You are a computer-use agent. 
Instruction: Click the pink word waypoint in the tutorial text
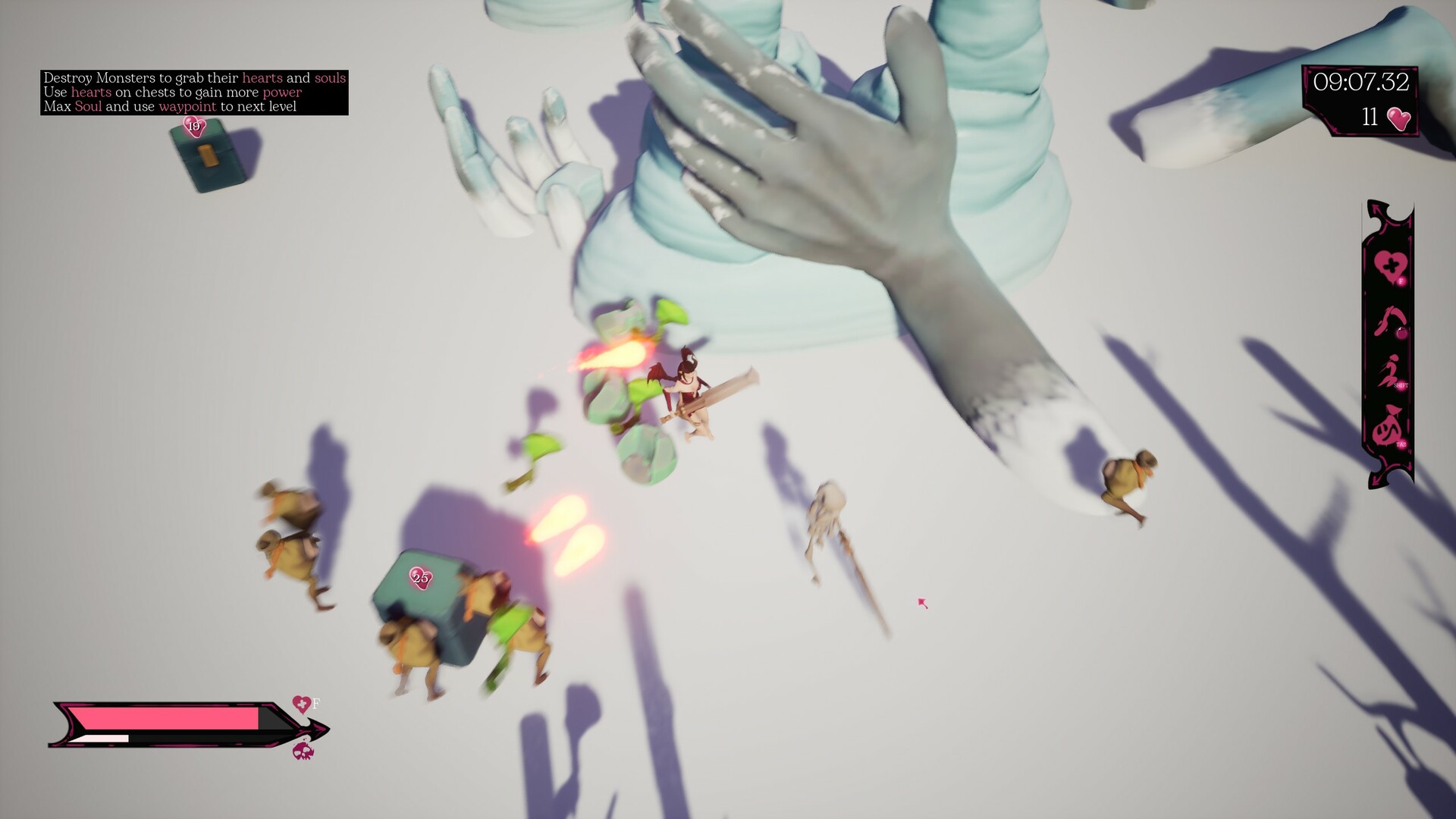pos(186,108)
